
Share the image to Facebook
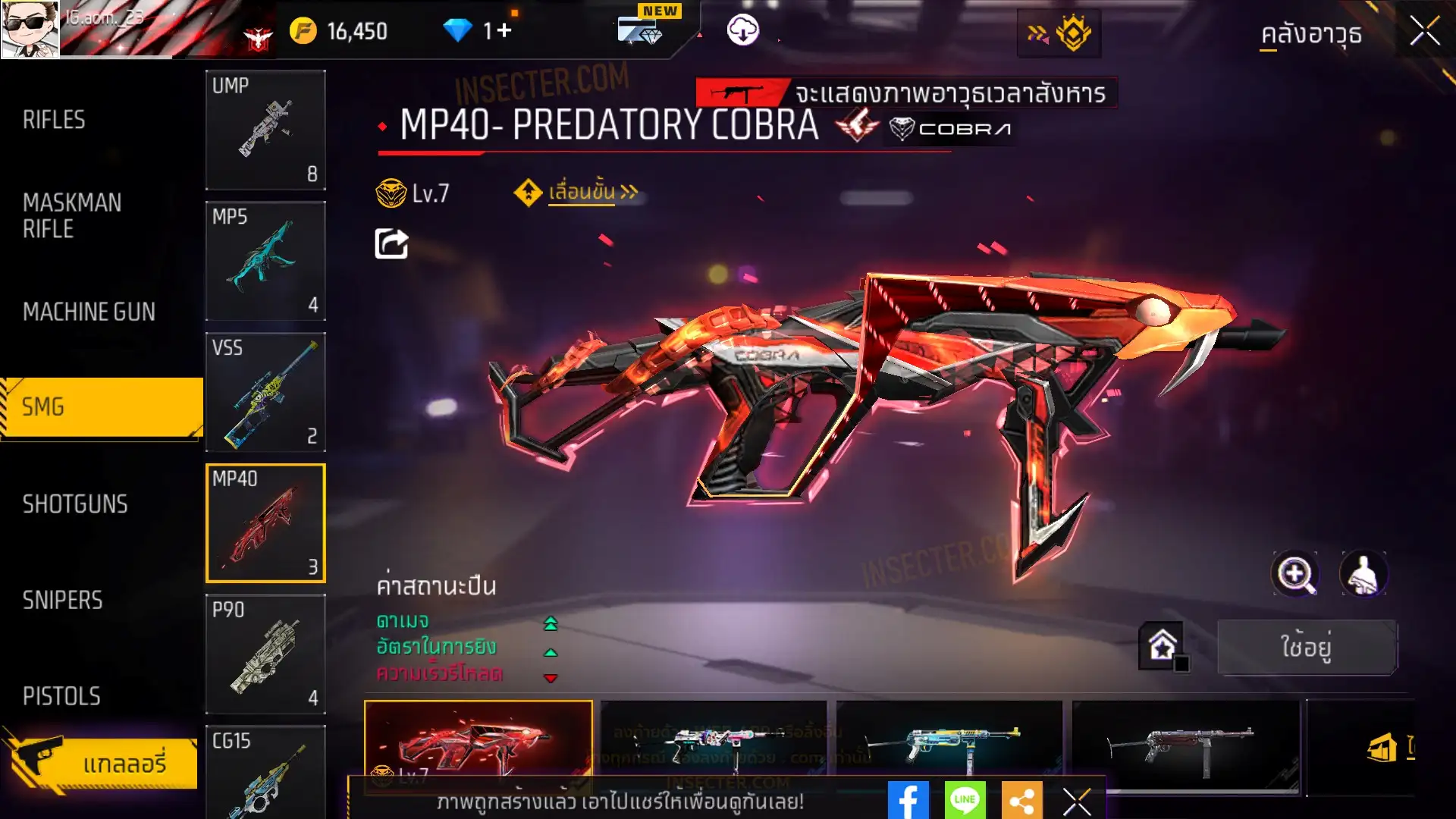[908, 800]
